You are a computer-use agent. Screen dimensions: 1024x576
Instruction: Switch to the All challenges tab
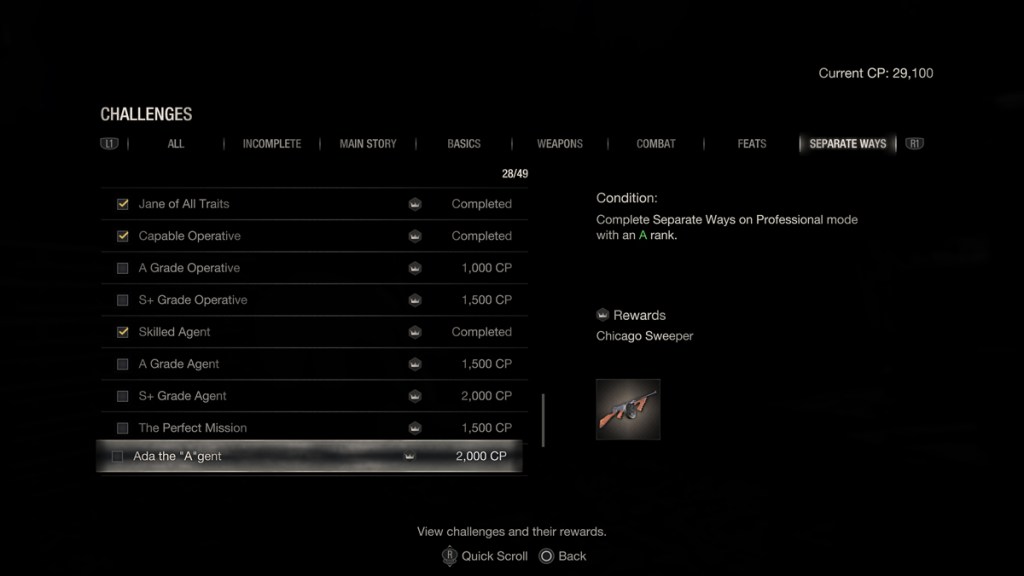pos(176,144)
